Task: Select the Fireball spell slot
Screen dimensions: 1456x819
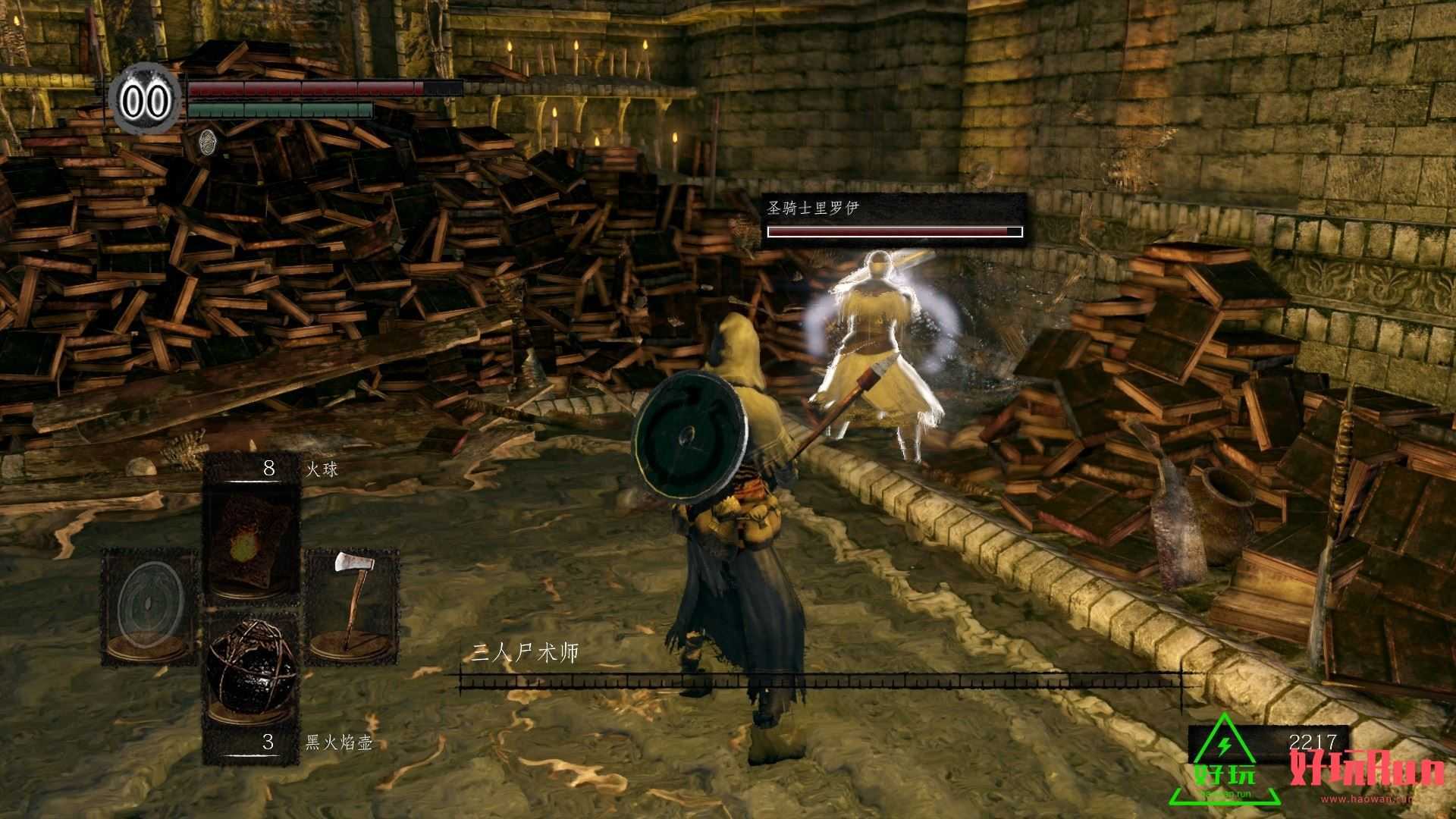Action: [250, 543]
